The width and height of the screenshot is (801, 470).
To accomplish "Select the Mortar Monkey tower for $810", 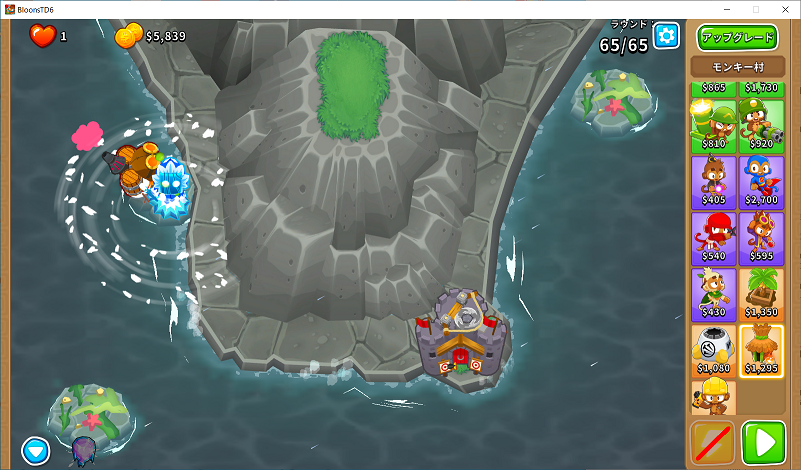I will (713, 125).
